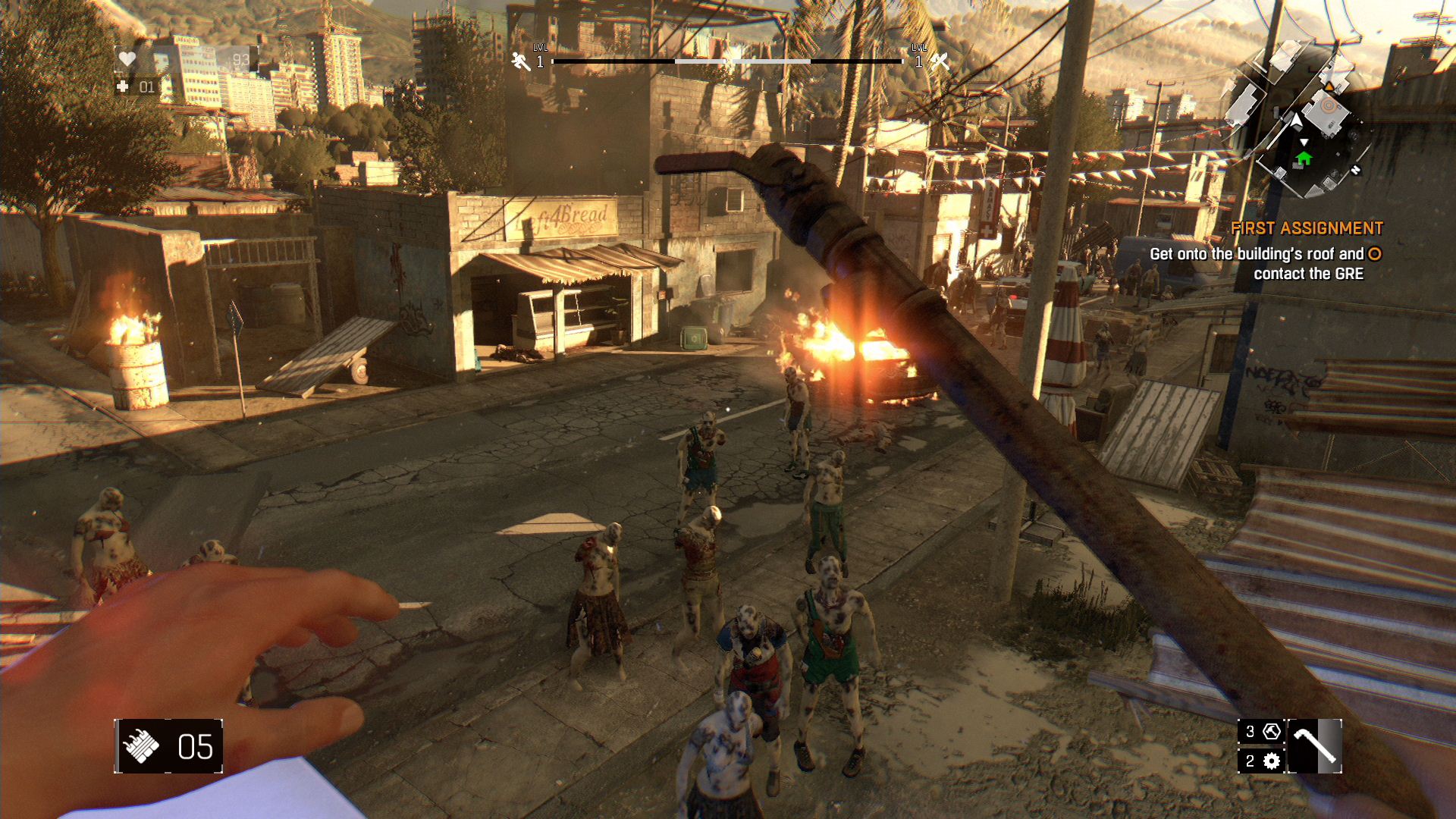Click the weapon repair count icon

point(1272,732)
